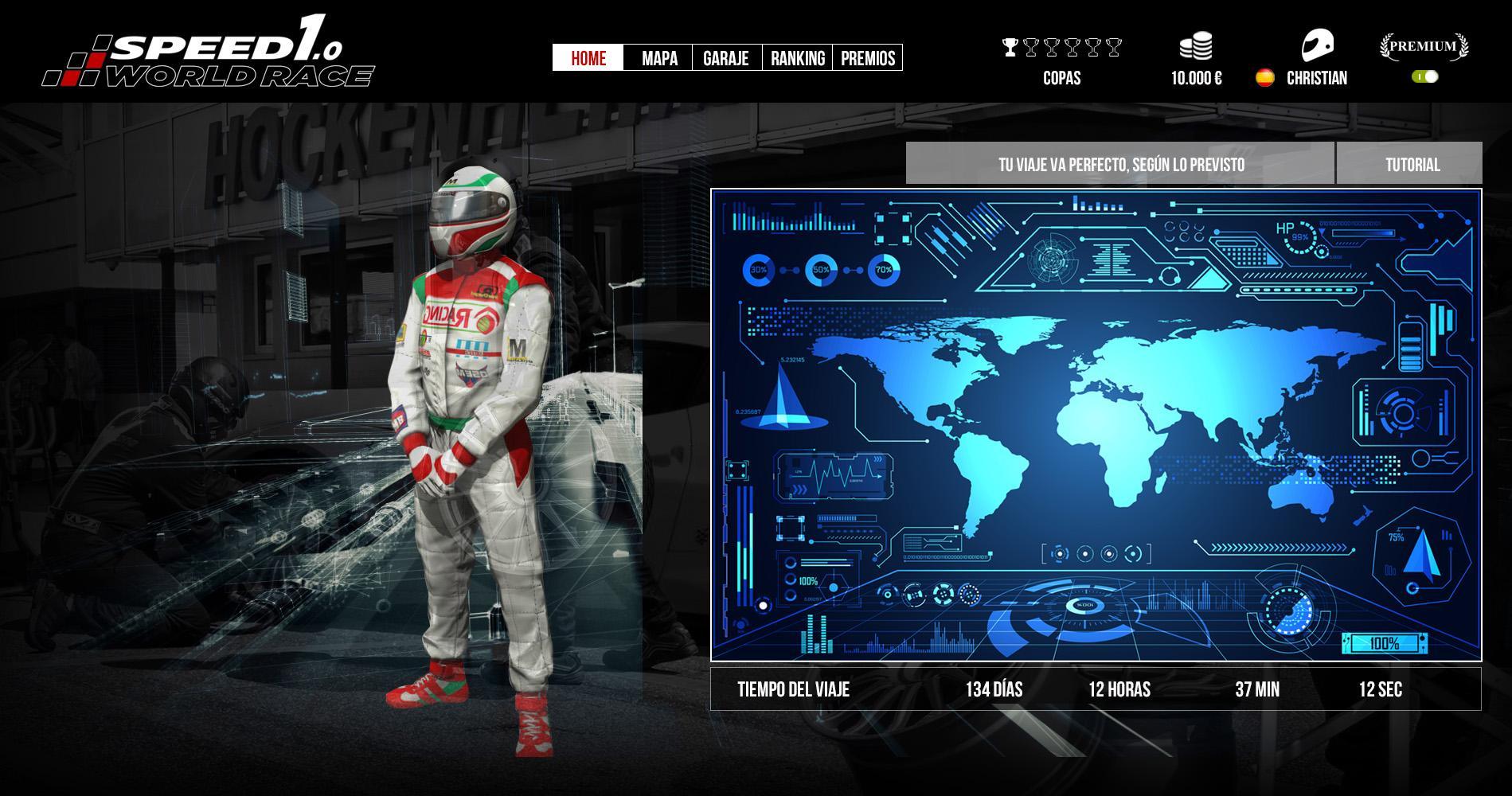
Task: Open the Premios tab
Action: point(868,58)
